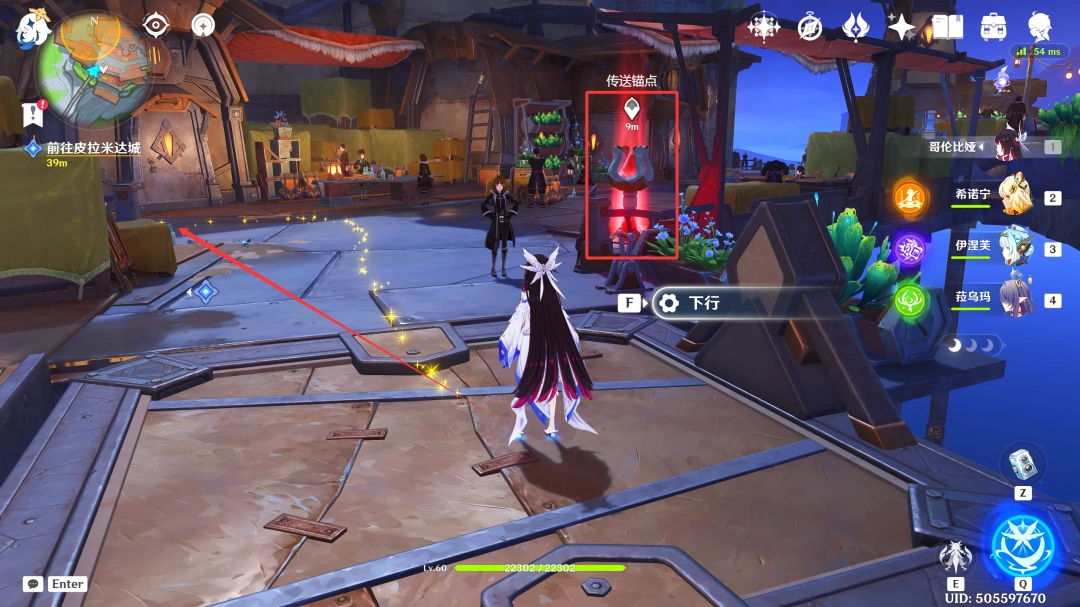This screenshot has height=607, width=1080.
Task: Open the backpack inventory
Action: tap(994, 27)
